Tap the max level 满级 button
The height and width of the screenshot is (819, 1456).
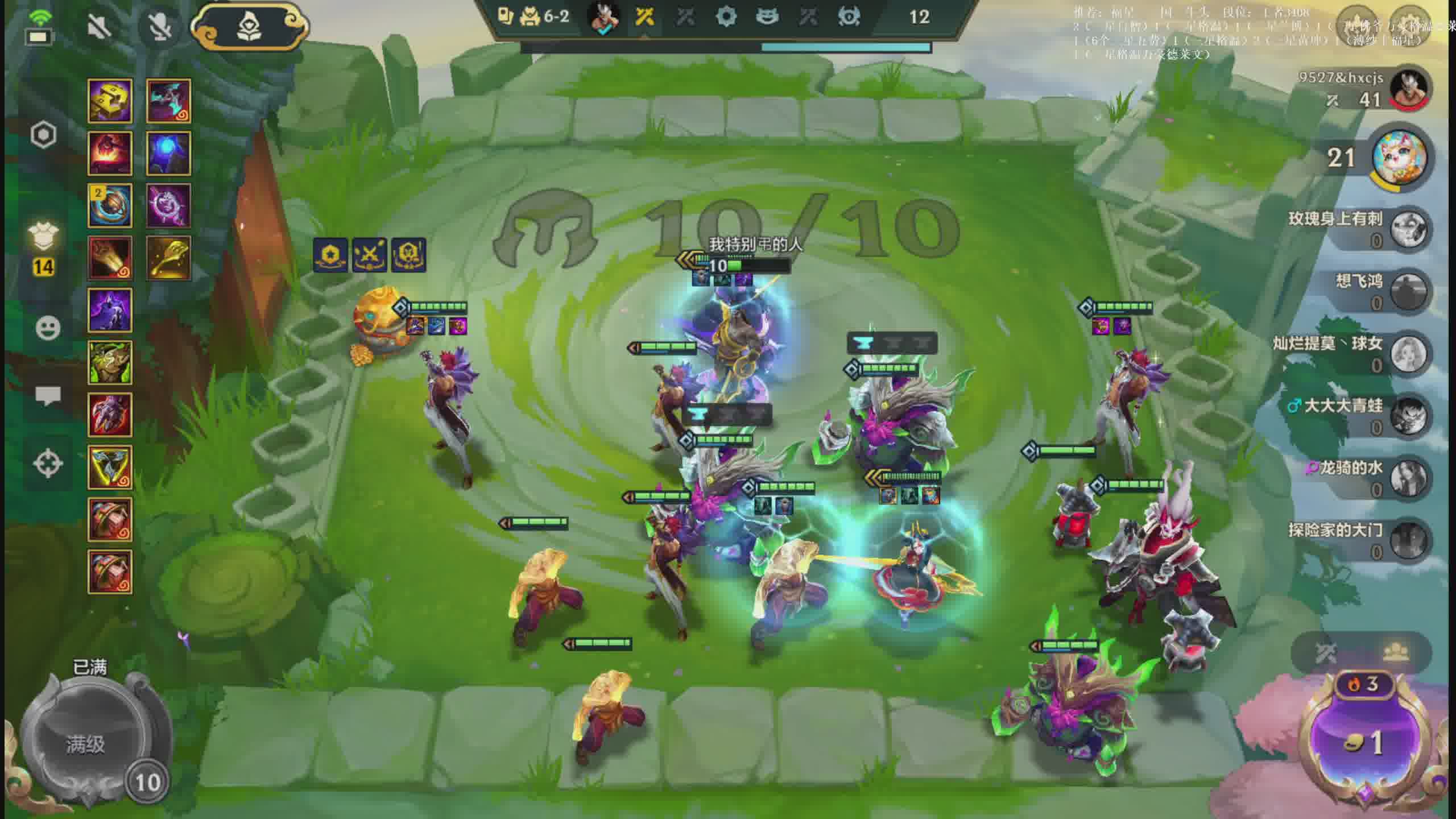[x=85, y=744]
